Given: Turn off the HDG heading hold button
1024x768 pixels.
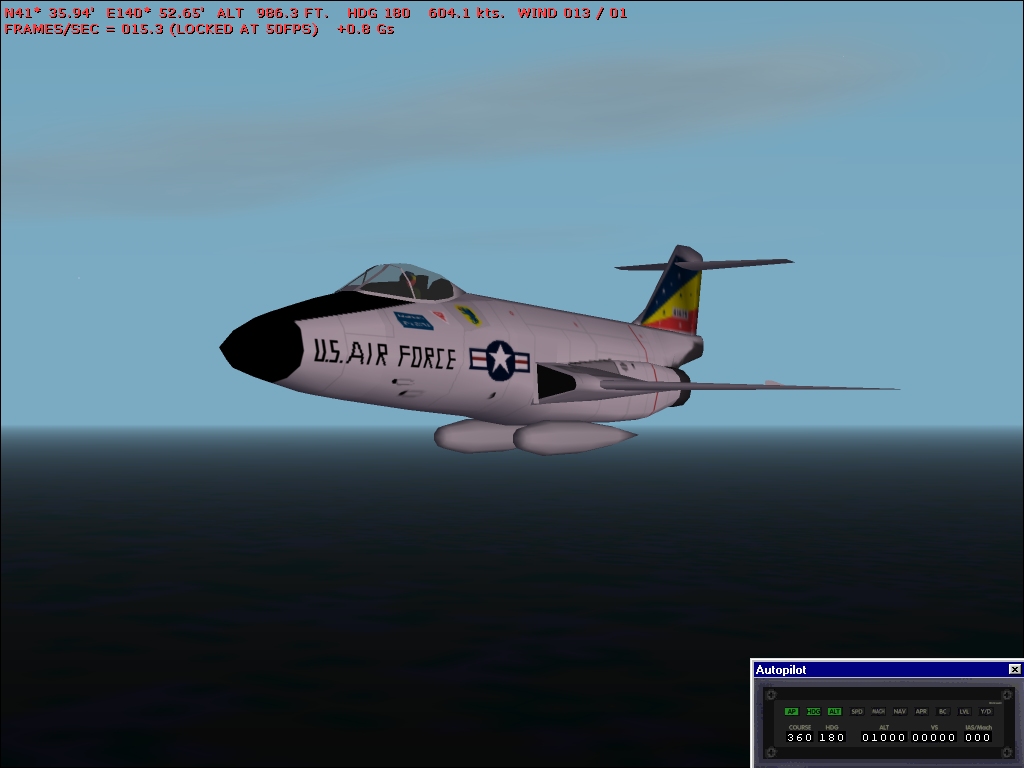Looking at the screenshot, I should tap(813, 711).
